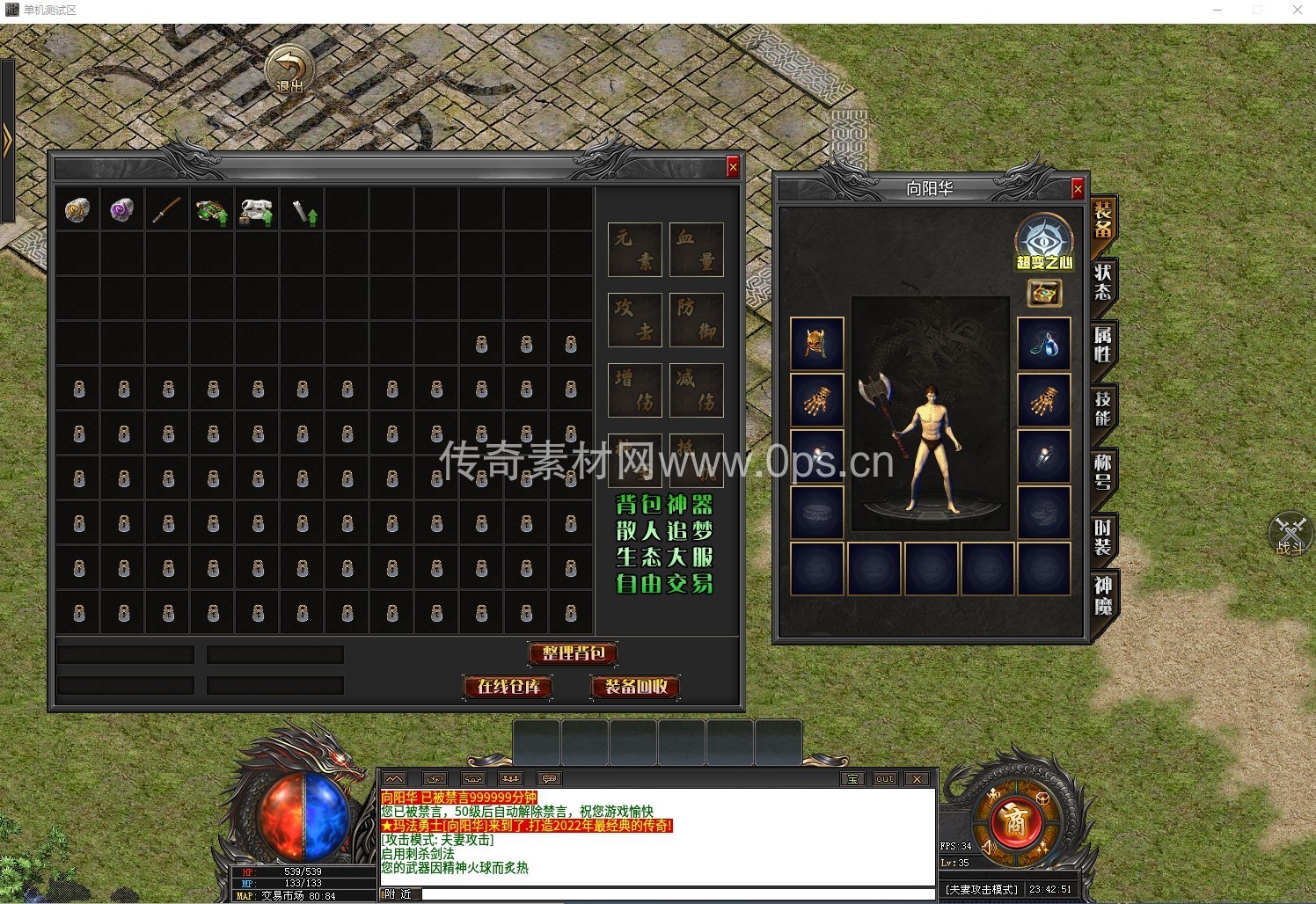Choose the 防御 defense button
This screenshot has height=904, width=1316.
696,319
